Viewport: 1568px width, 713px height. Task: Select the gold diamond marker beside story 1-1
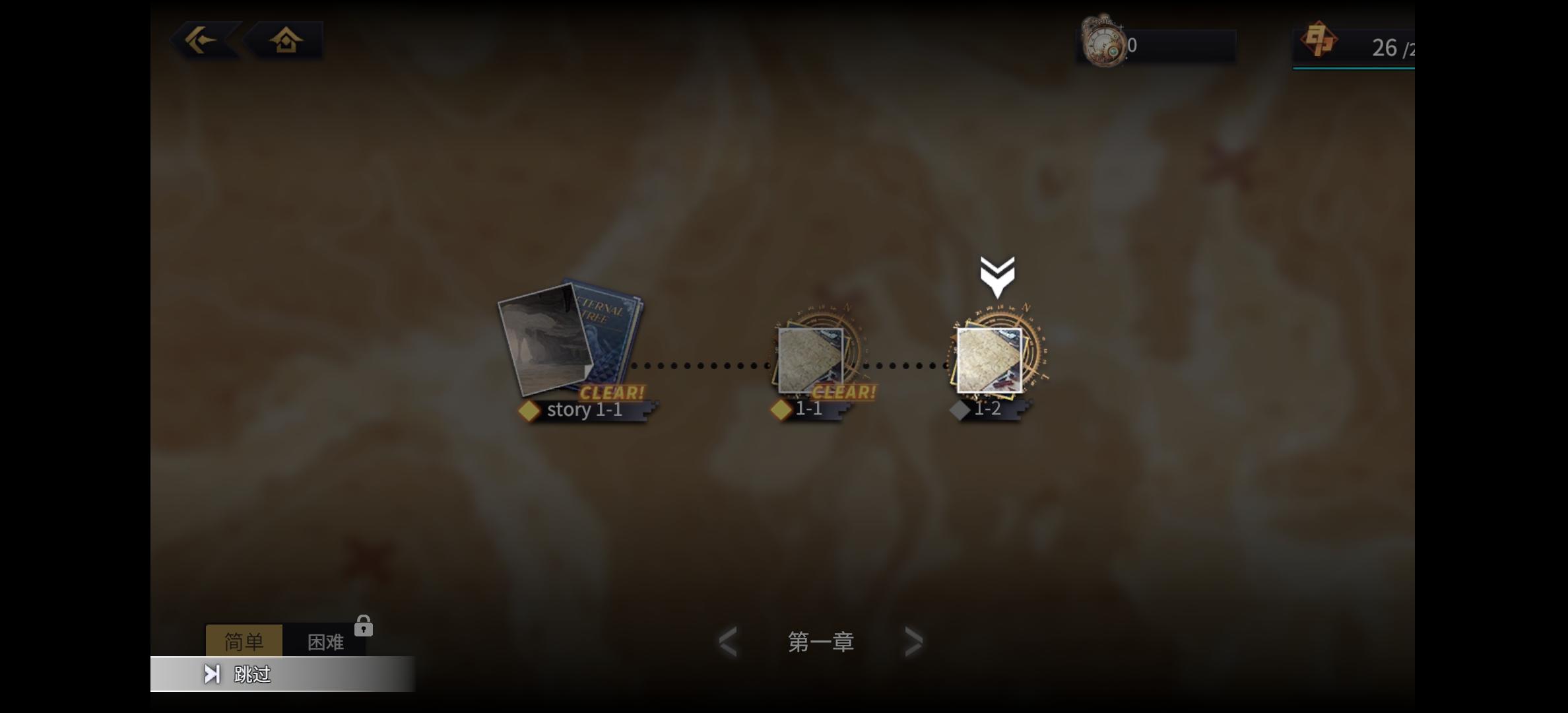pos(530,409)
